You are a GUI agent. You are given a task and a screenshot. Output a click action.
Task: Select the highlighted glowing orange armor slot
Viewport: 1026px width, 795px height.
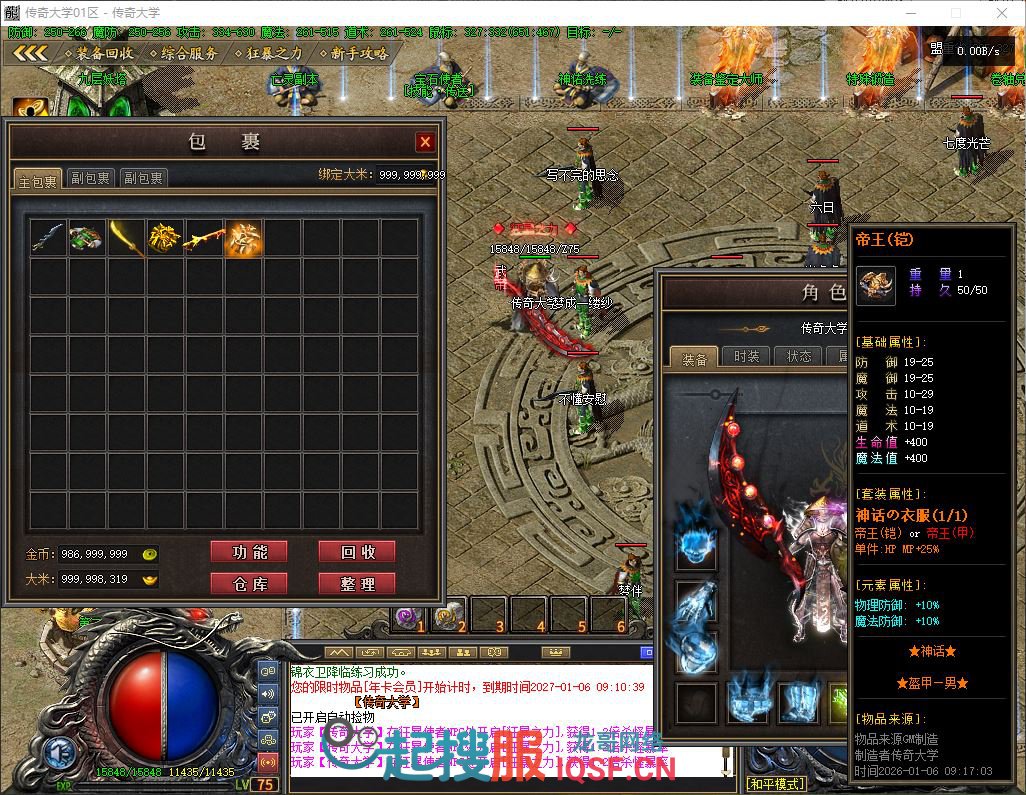coord(243,238)
